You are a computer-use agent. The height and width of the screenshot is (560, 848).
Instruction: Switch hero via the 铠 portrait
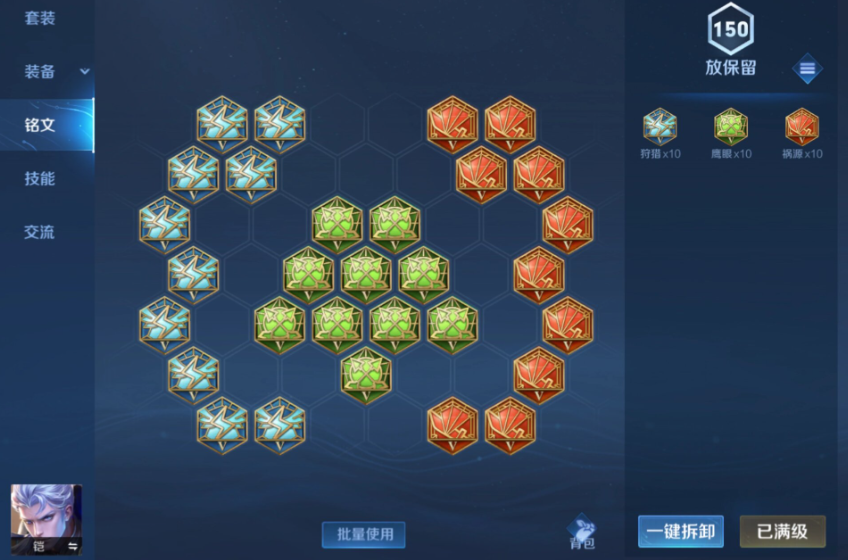coord(46,519)
